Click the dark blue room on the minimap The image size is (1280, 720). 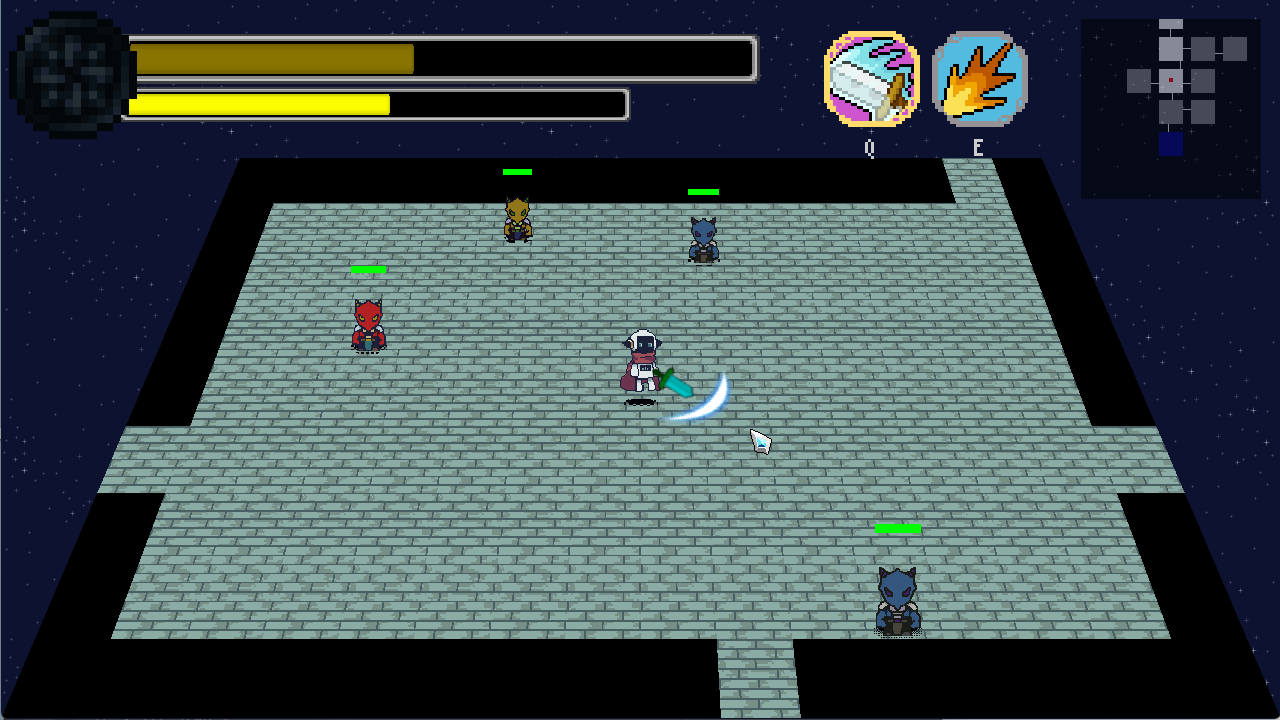coord(1171,143)
